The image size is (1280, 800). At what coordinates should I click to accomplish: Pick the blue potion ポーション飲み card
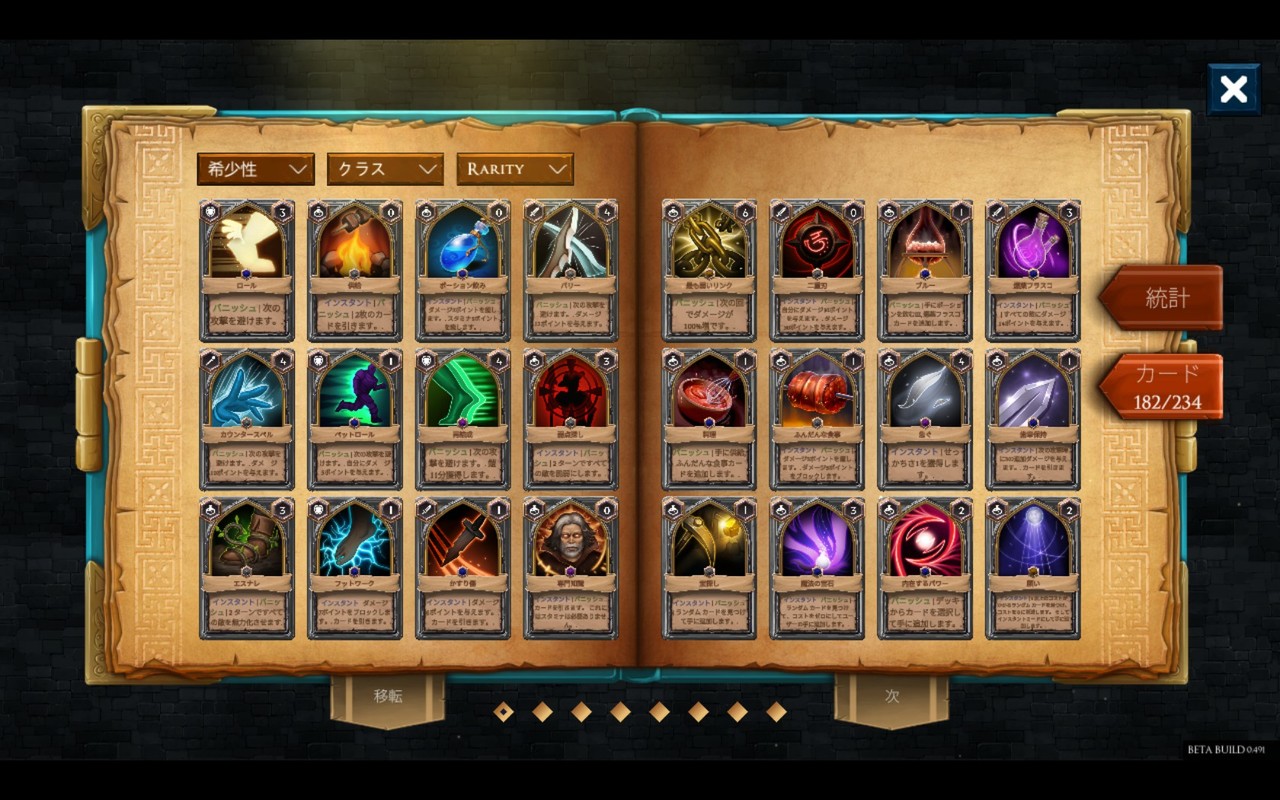coord(463,271)
